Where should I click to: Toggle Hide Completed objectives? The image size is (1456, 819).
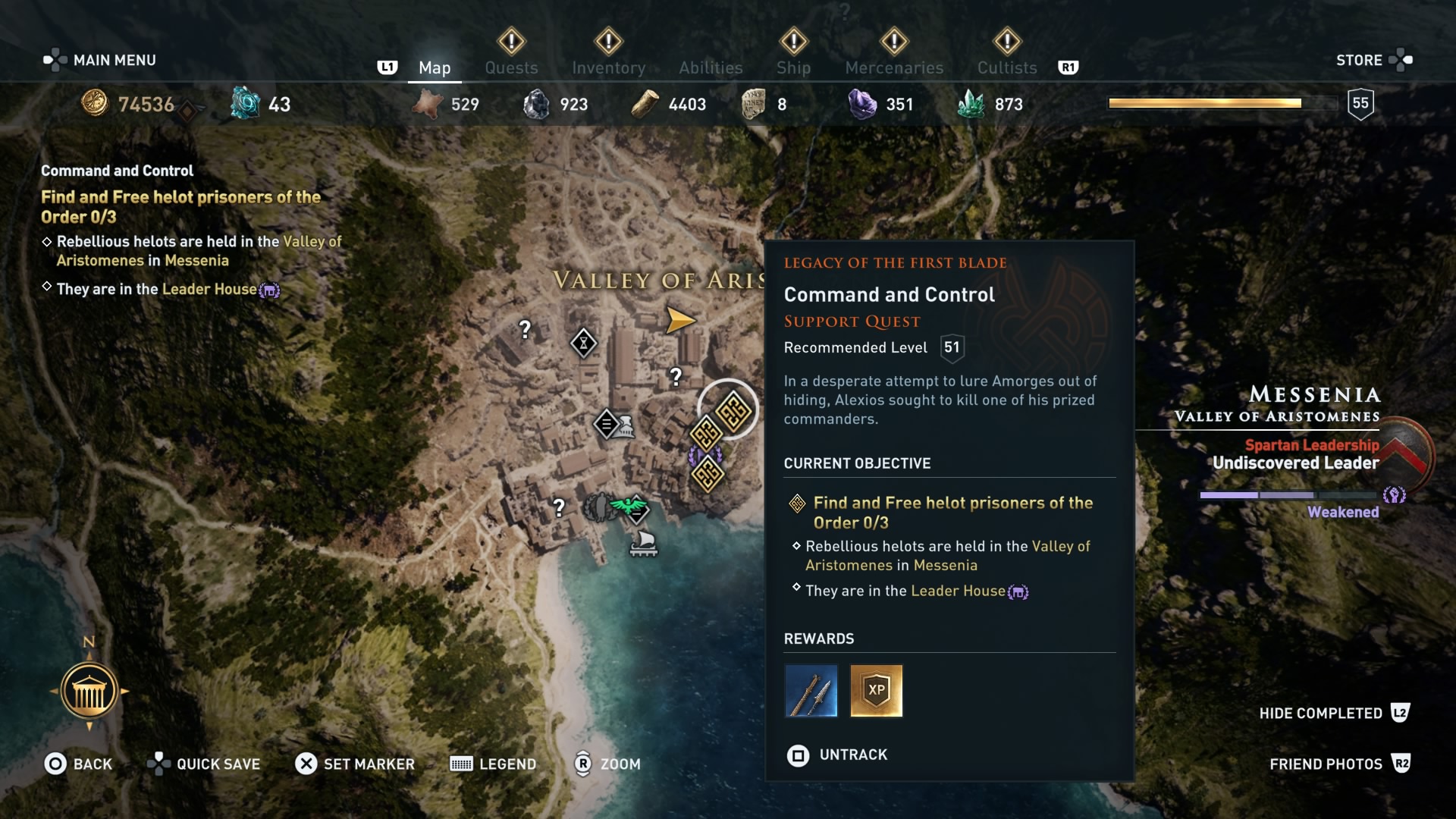click(1332, 713)
